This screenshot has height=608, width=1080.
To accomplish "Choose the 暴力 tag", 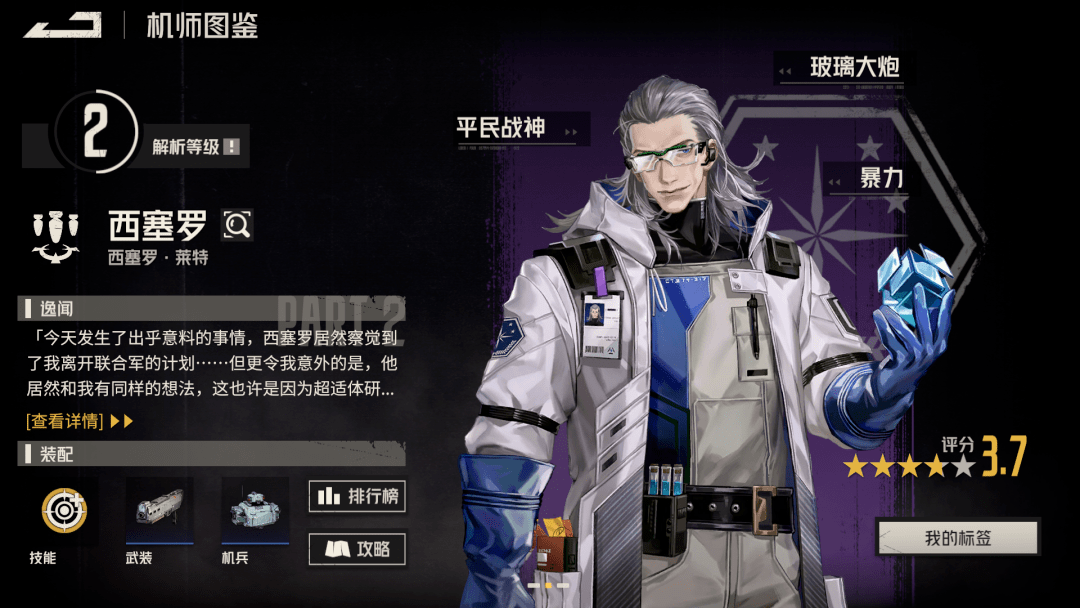I will click(x=880, y=179).
